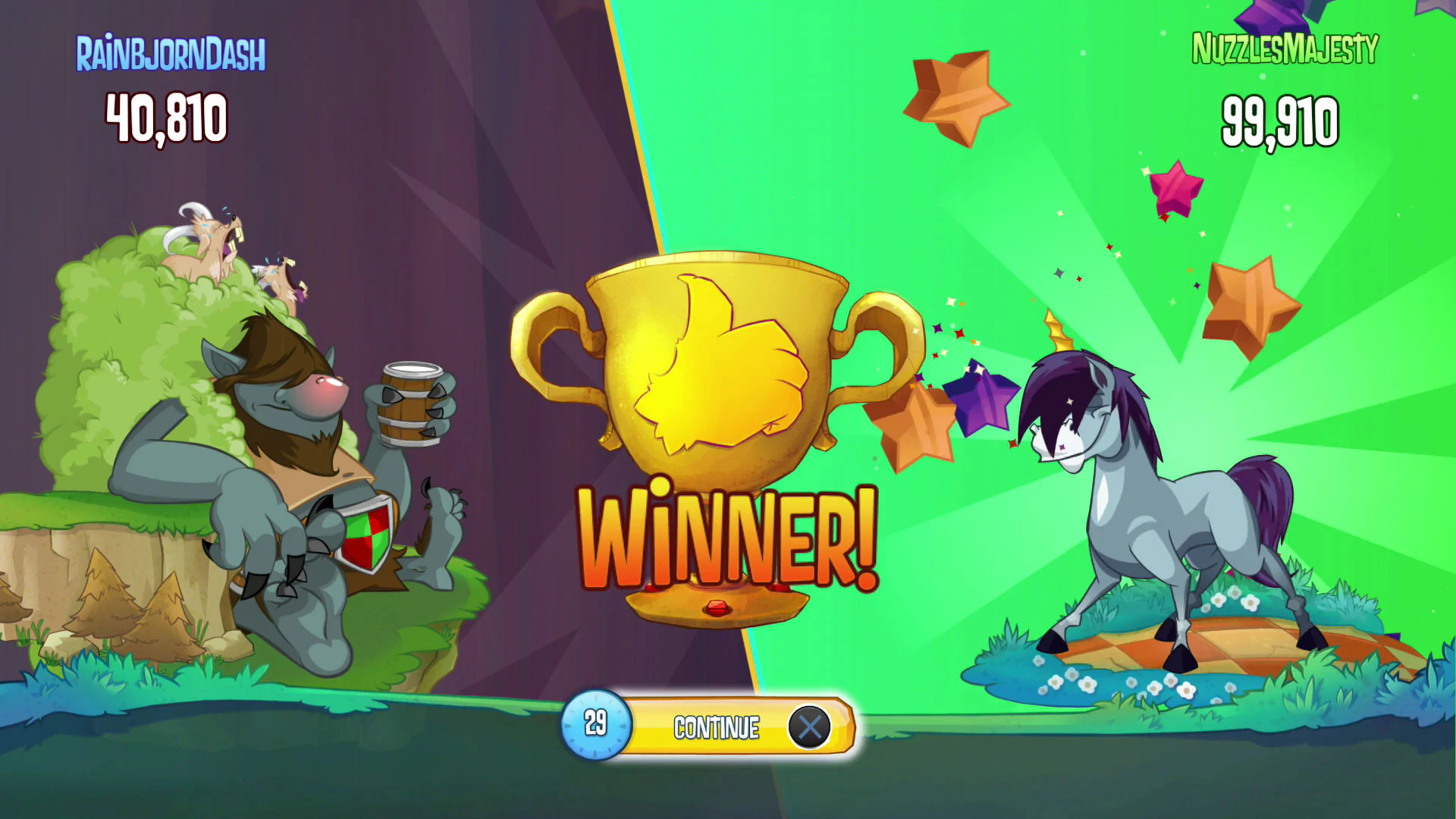This screenshot has width=1456, height=819.
Task: Click the wooden barrel mug held by the yak
Action: pyautogui.click(x=409, y=402)
